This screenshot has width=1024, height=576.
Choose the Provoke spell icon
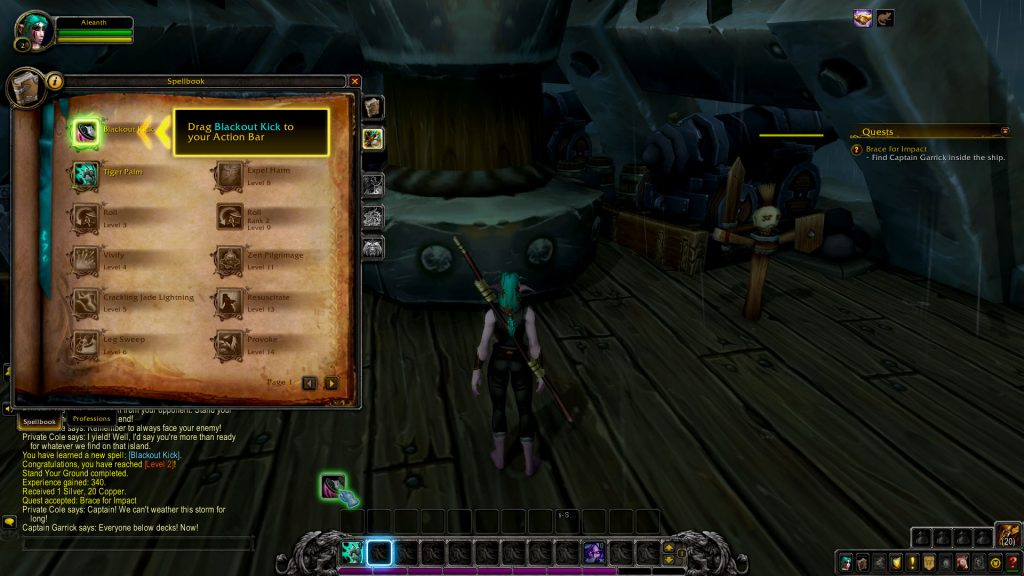230,345
